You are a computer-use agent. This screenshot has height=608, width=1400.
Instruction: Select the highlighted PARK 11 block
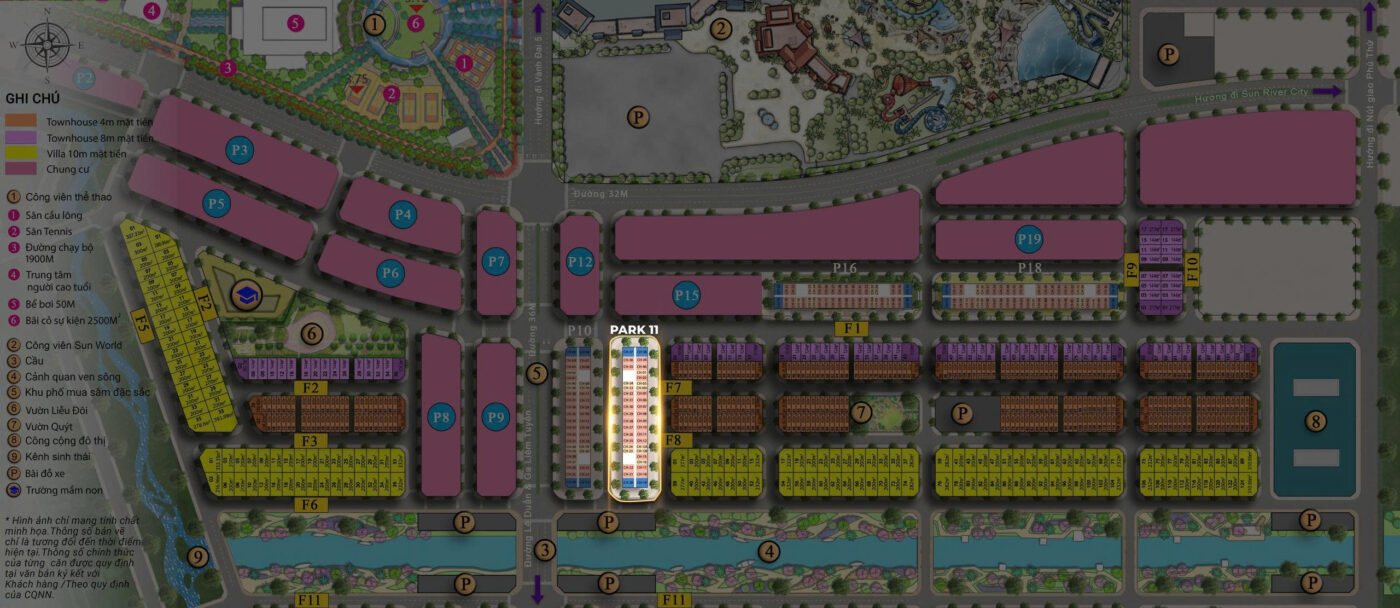click(634, 418)
